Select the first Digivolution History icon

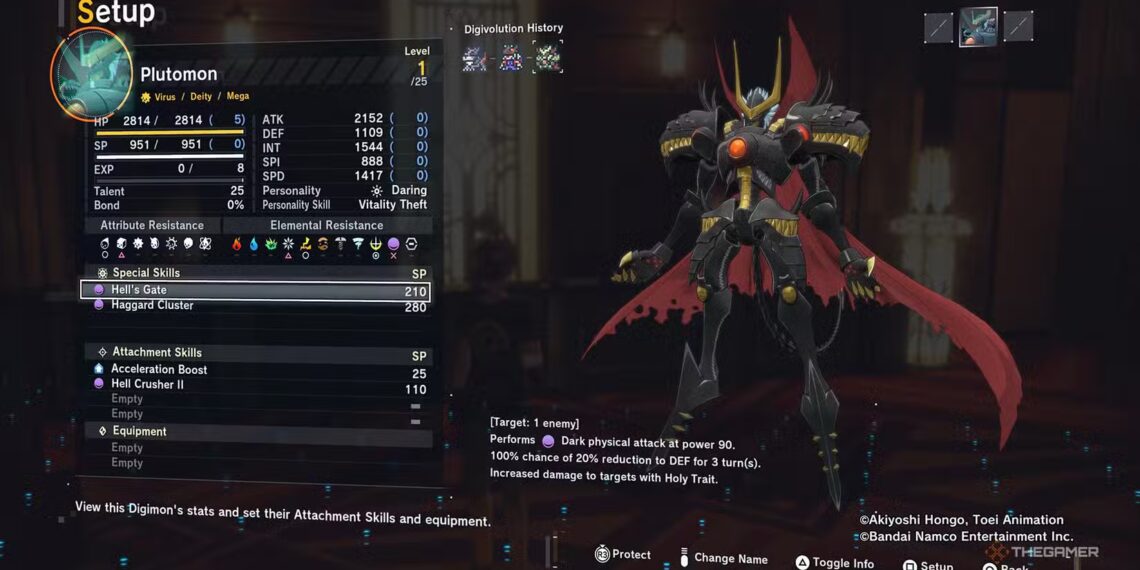(474, 58)
